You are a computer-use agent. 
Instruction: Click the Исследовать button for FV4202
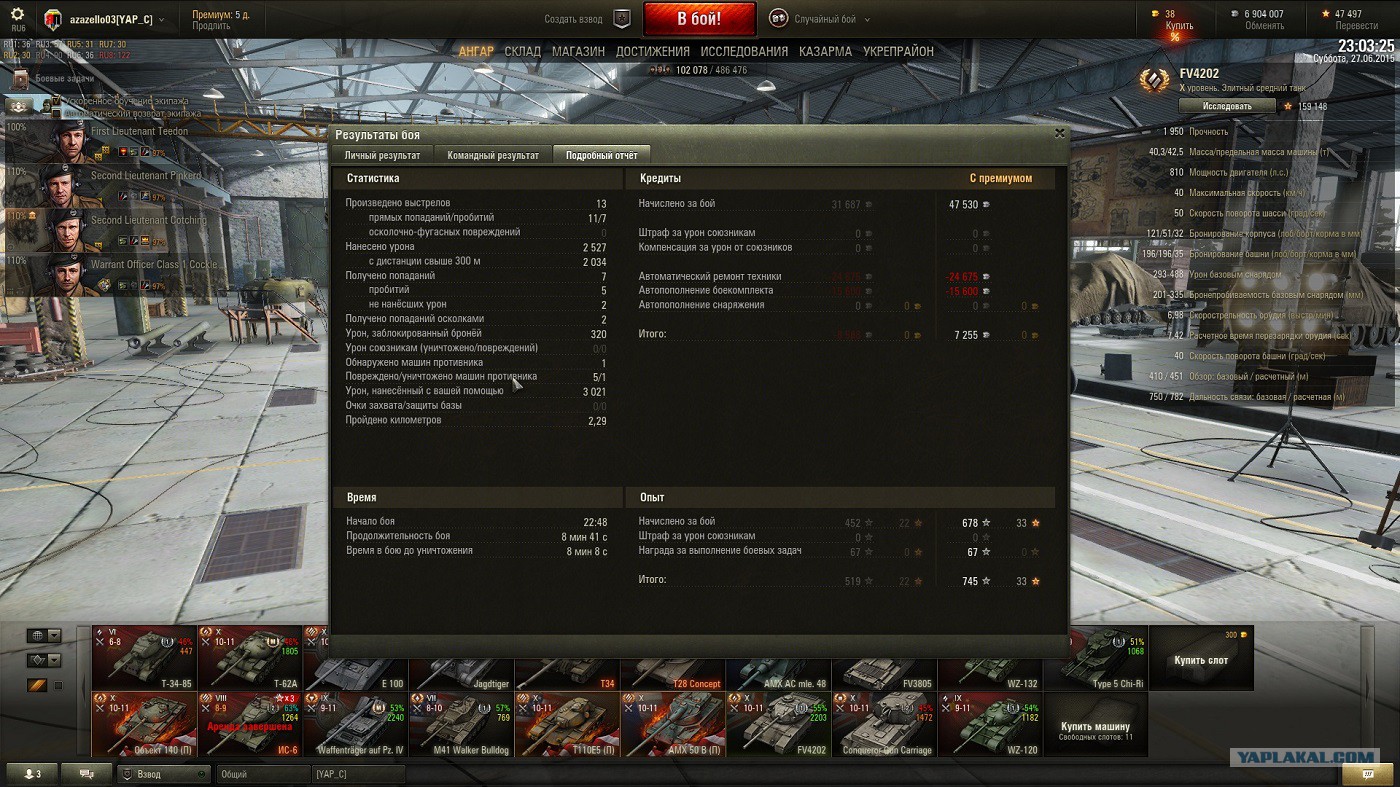tap(1227, 106)
